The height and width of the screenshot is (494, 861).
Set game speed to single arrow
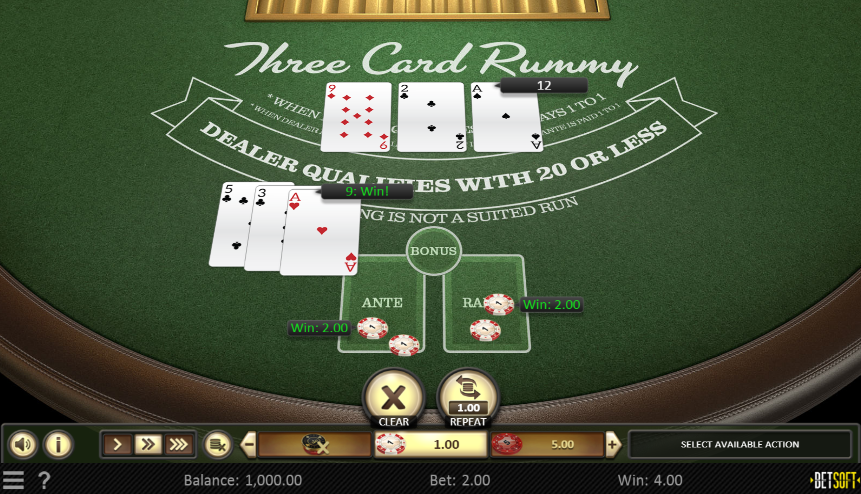[119, 444]
